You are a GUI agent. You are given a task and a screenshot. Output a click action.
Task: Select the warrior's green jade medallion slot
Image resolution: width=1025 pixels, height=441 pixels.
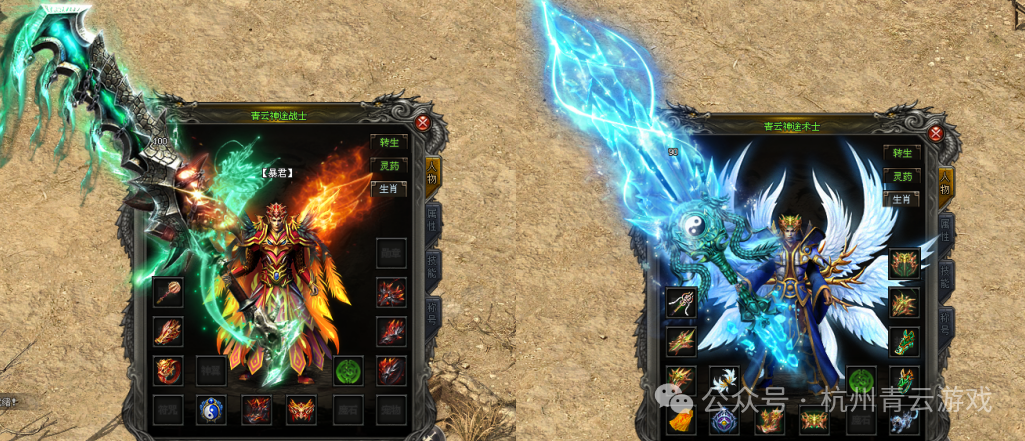(x=347, y=371)
